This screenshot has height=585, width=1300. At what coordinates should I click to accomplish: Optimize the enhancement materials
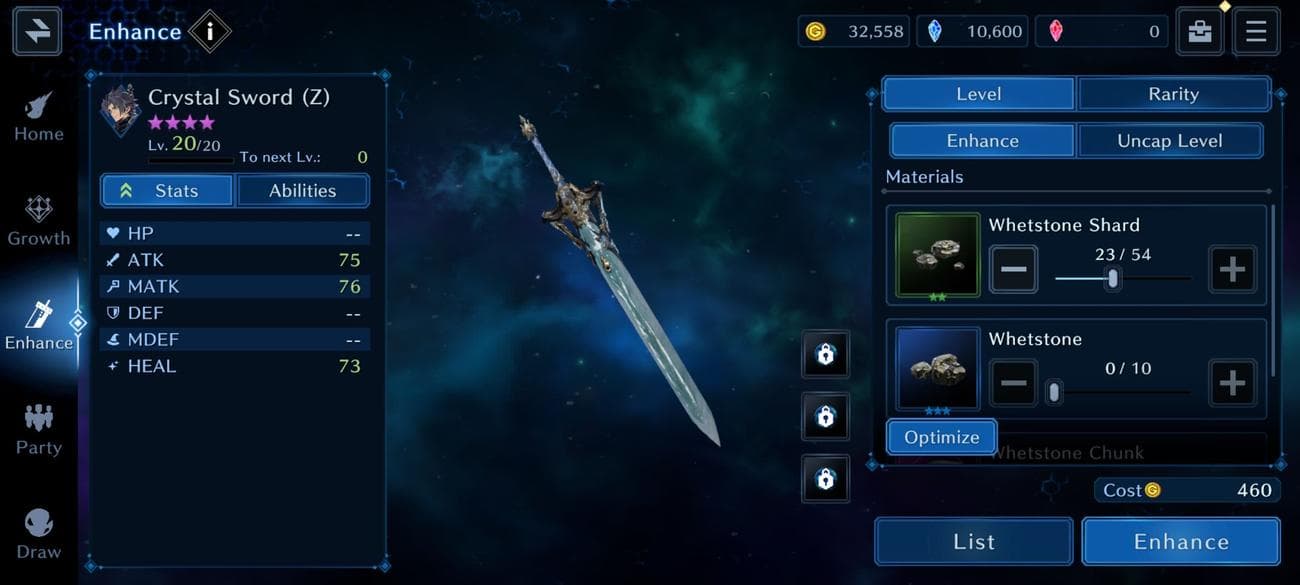[941, 437]
